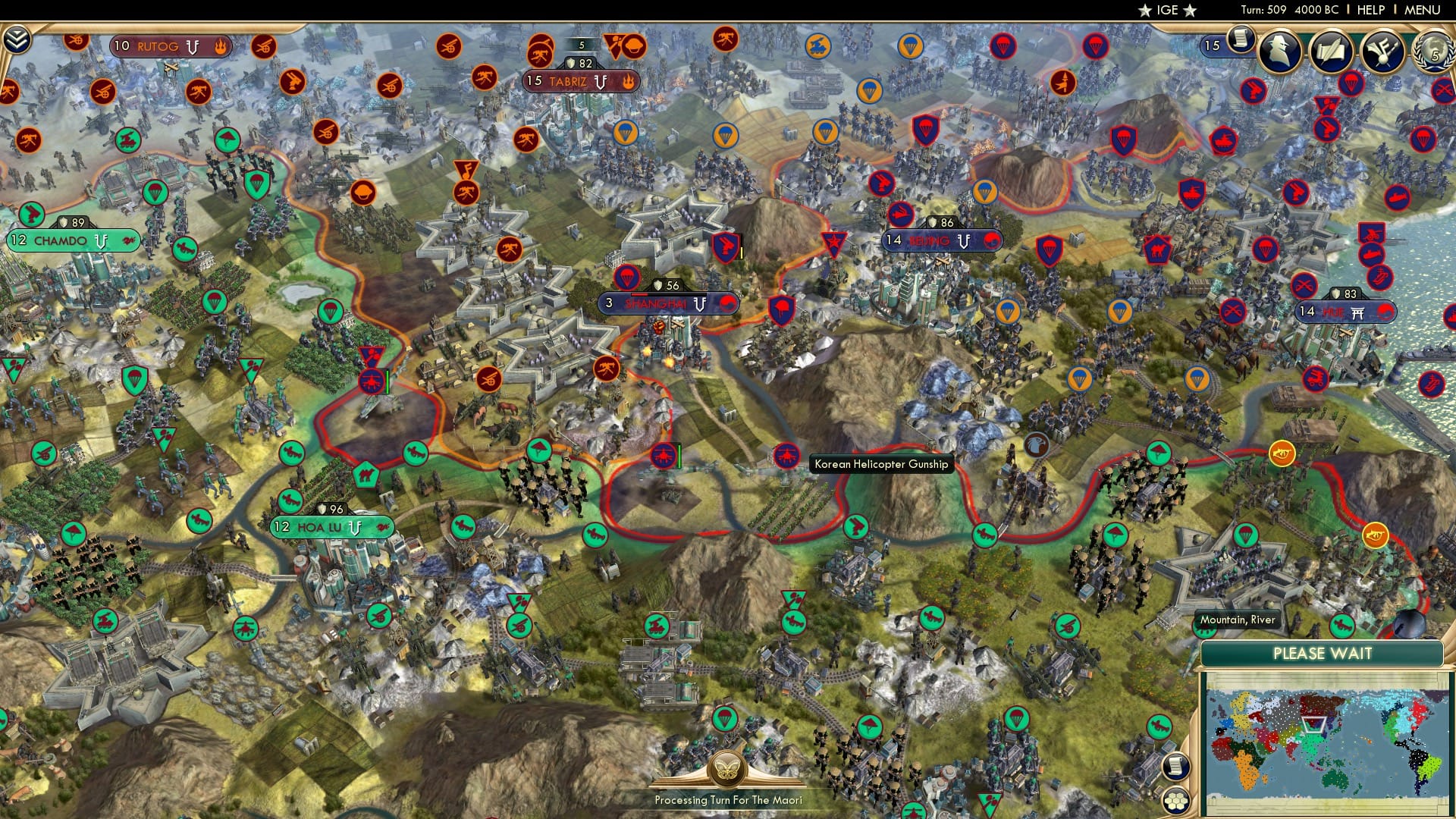Click the IGE star in the top bar
The height and width of the screenshot is (819, 1456).
point(1145,11)
